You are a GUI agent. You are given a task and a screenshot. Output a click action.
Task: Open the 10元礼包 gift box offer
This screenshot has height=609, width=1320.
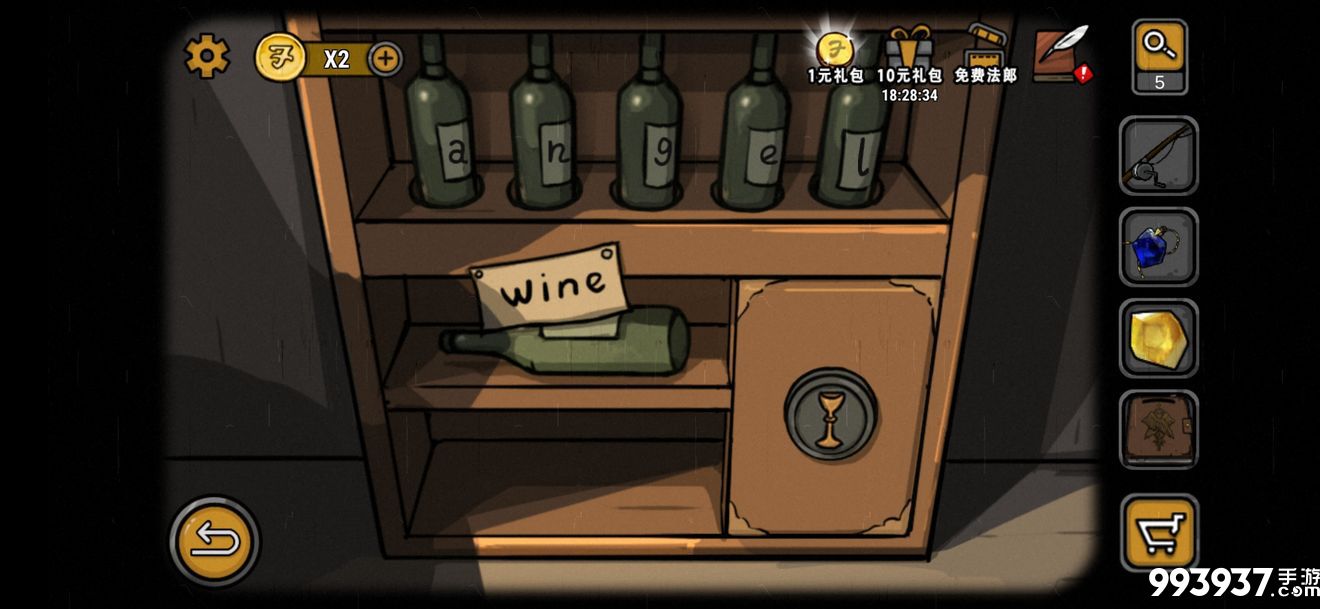909,55
